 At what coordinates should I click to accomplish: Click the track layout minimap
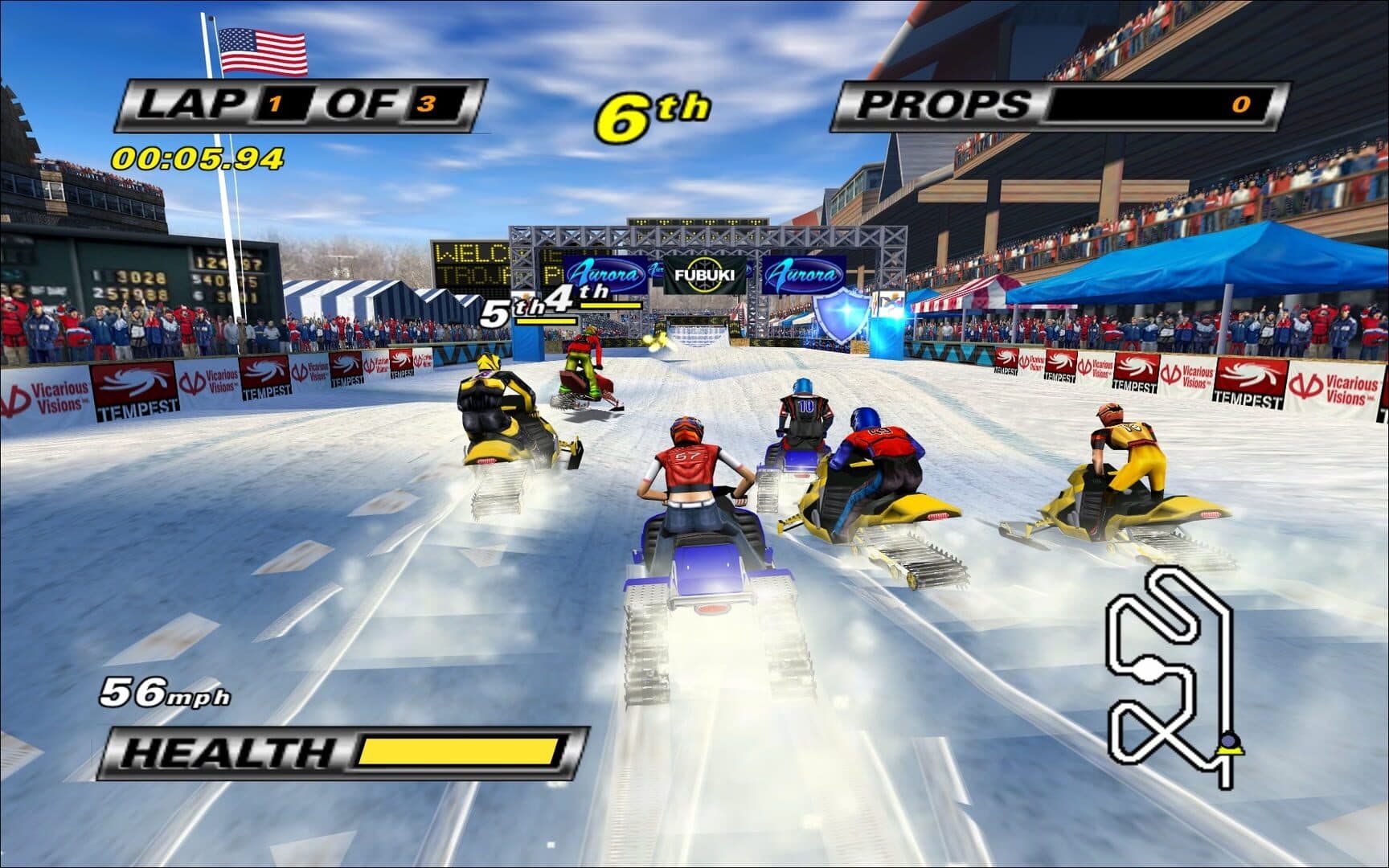pos(1170,675)
